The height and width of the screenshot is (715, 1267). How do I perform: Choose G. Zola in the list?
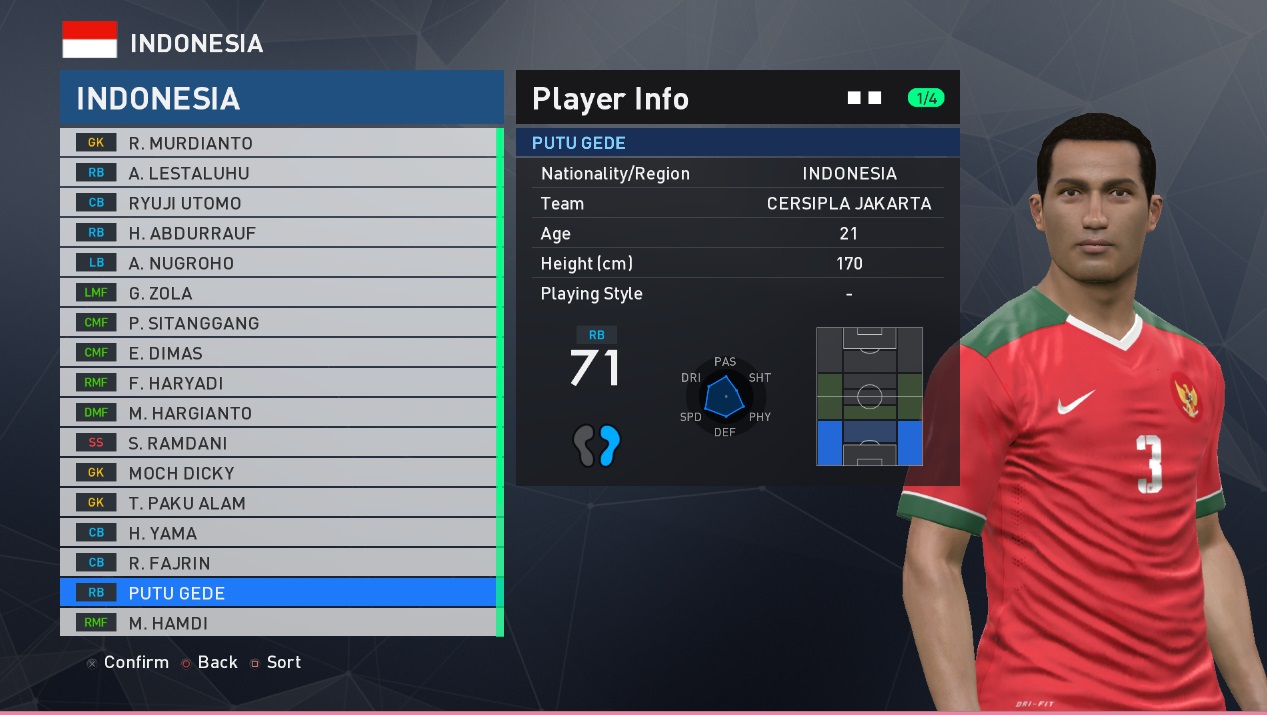[x=278, y=293]
